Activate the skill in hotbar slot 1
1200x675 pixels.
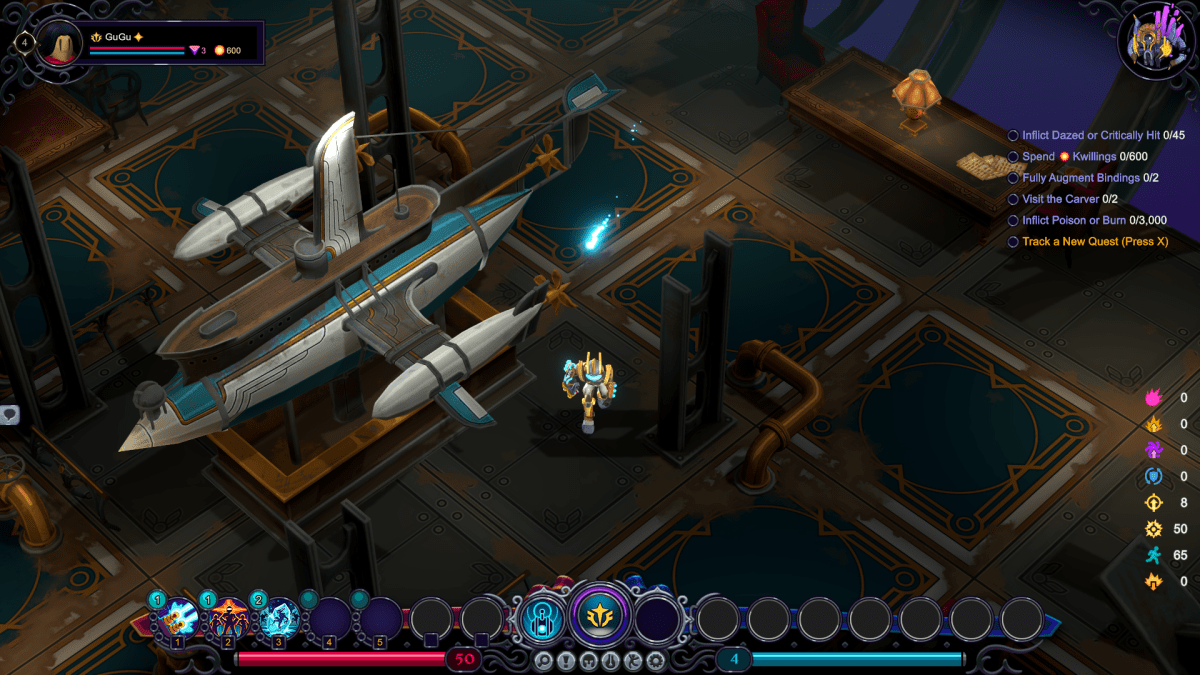click(x=178, y=618)
